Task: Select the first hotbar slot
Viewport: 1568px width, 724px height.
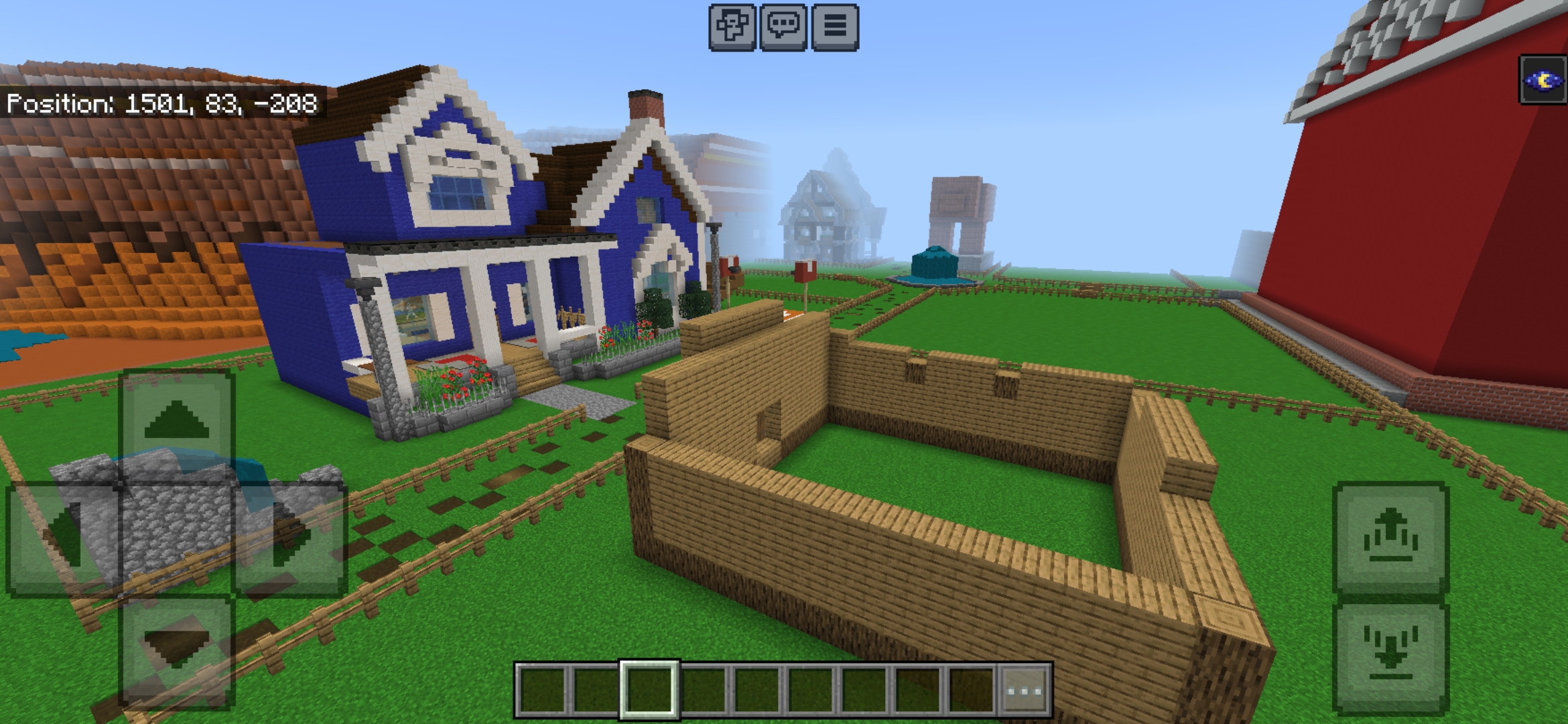Action: pos(543,690)
